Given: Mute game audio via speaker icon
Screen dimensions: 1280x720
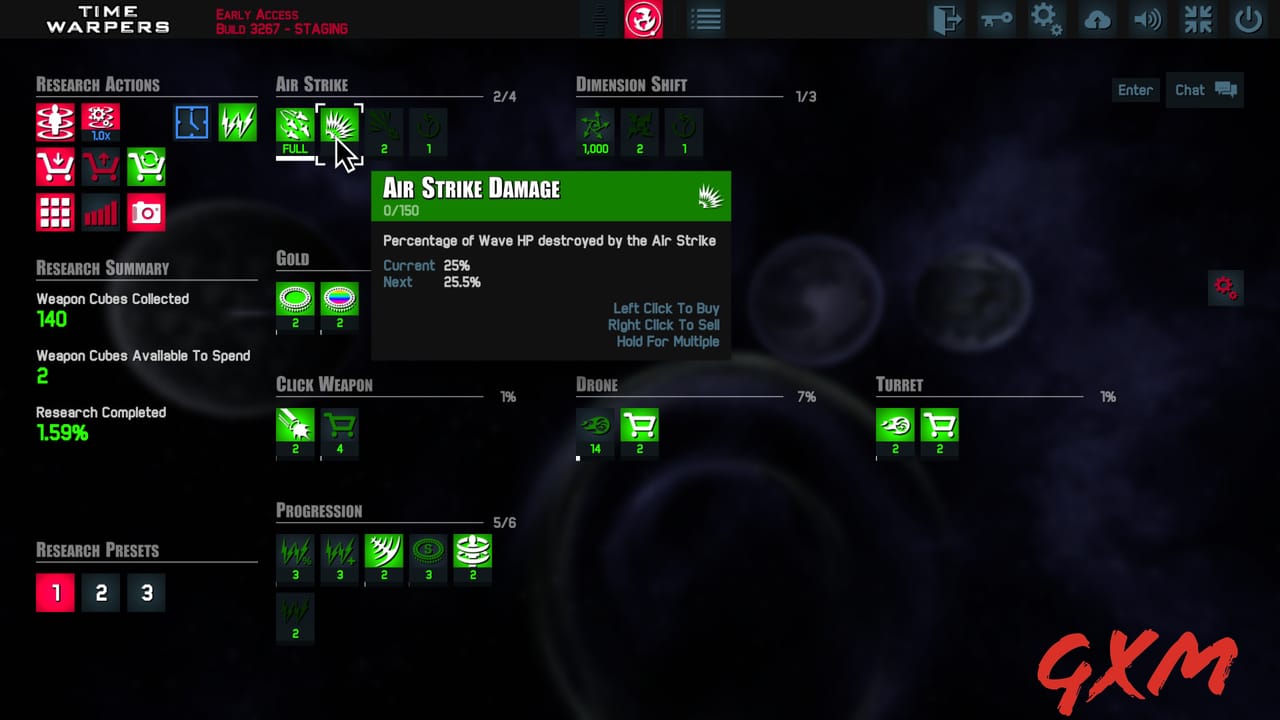Looking at the screenshot, I should [x=1147, y=19].
